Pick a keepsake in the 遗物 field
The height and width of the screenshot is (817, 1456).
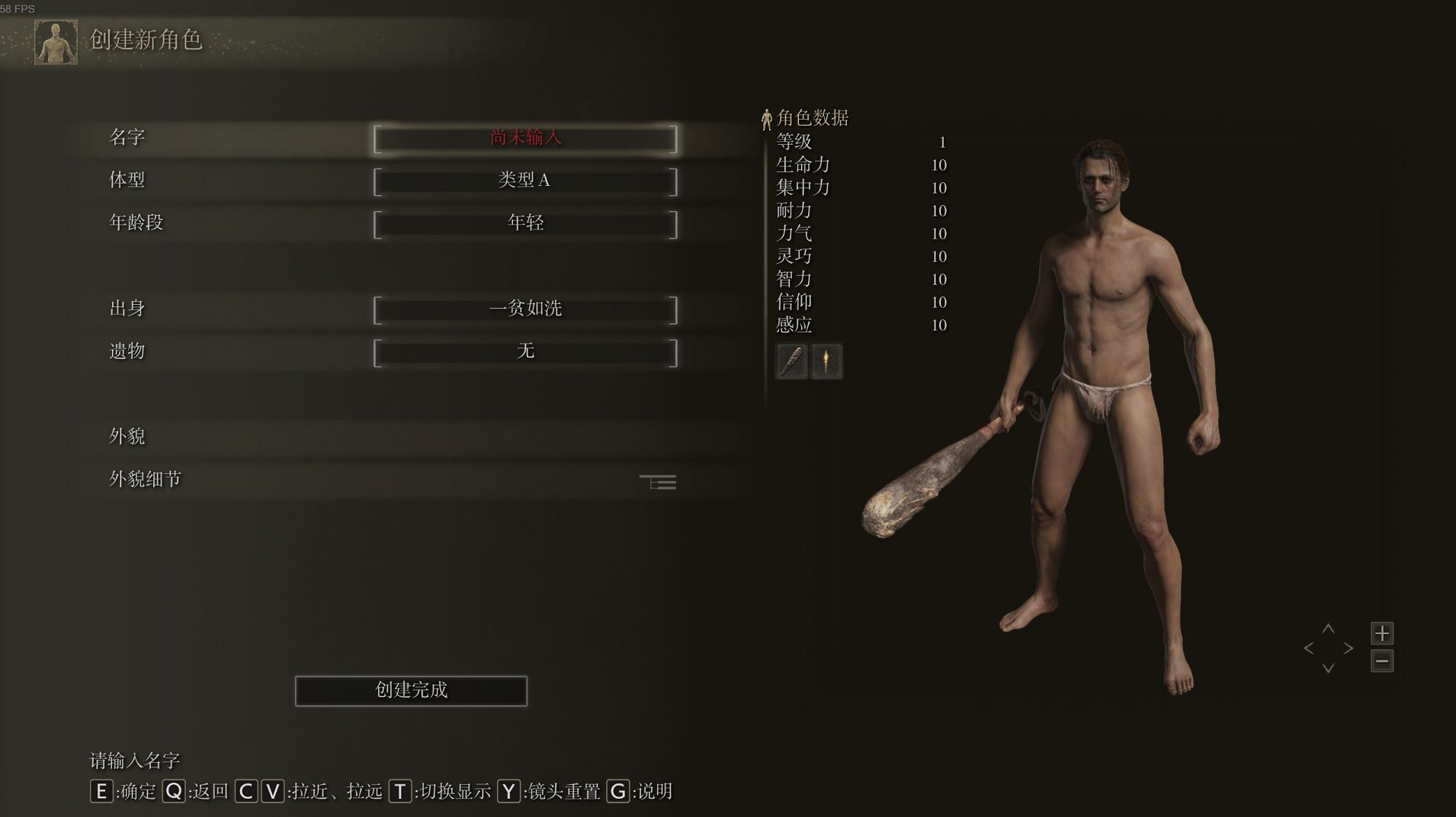pos(525,352)
